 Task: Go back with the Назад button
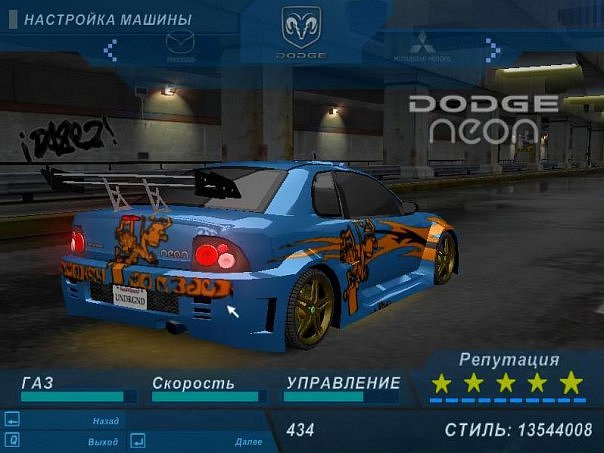point(105,421)
